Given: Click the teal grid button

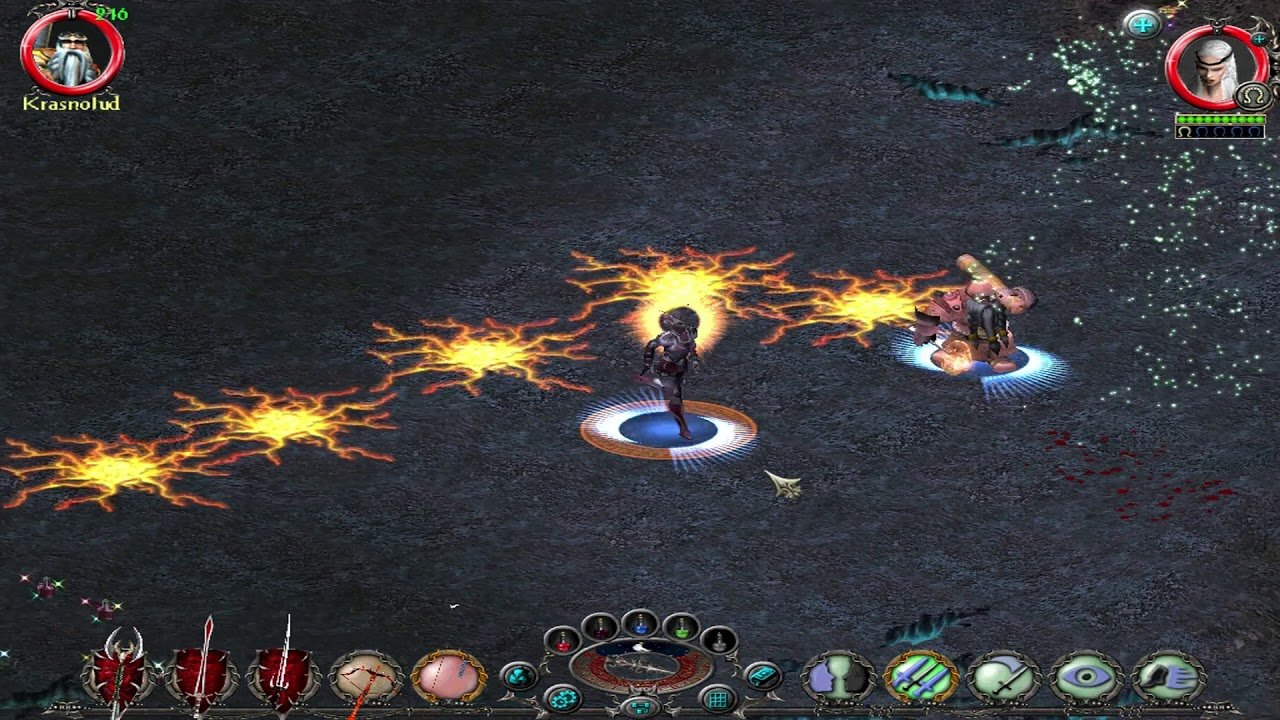Looking at the screenshot, I should point(717,698).
